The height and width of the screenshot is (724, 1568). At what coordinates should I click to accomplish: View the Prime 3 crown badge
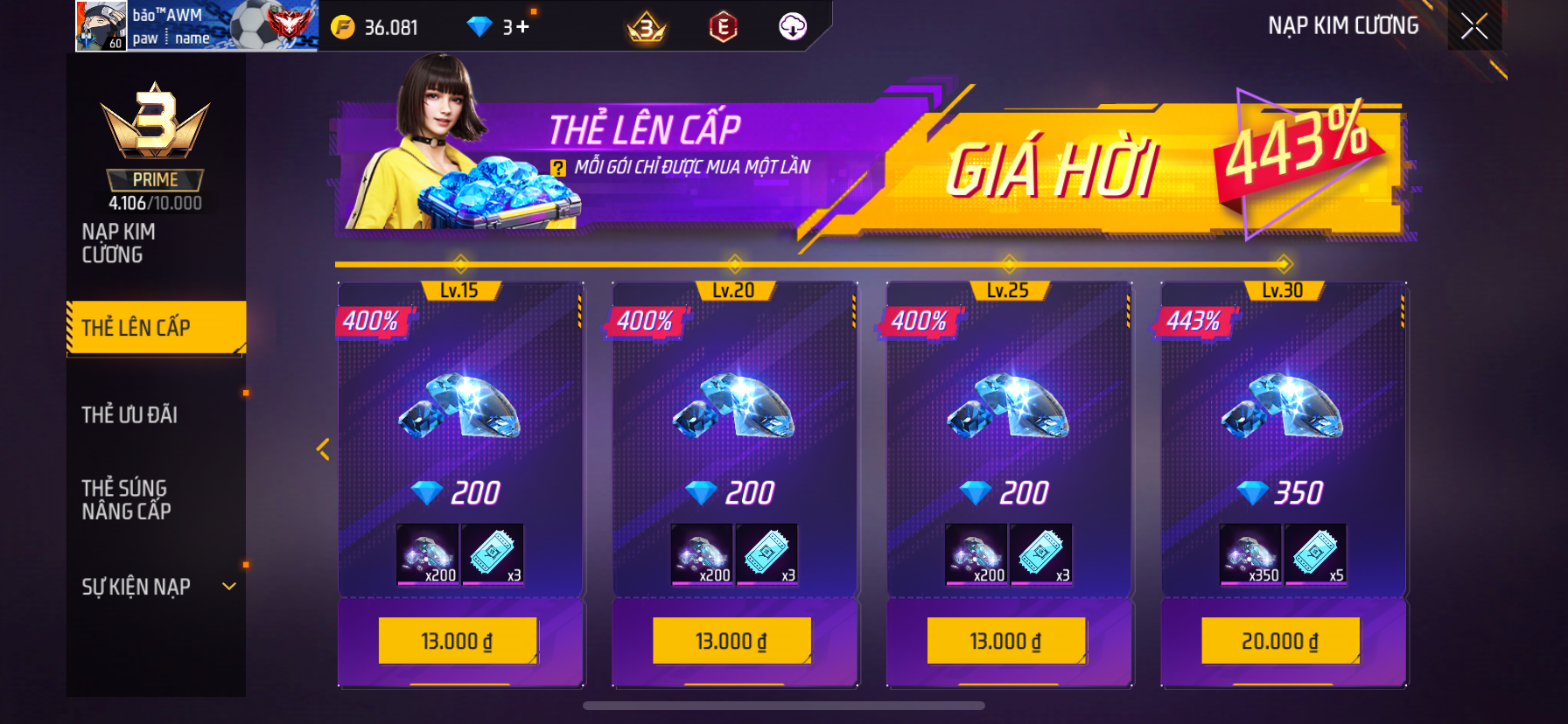[155, 122]
